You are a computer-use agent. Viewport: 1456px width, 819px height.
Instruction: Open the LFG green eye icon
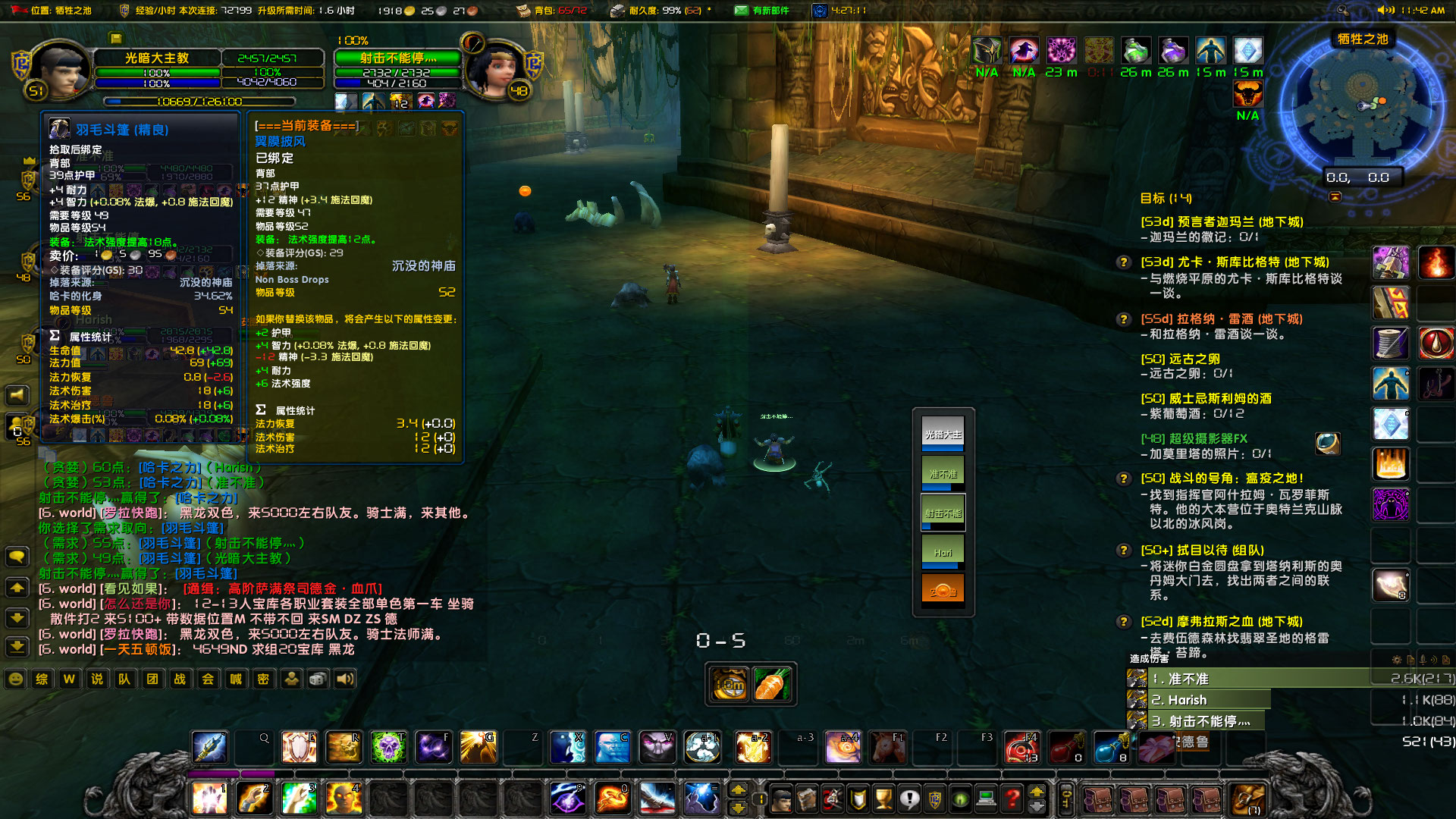click(x=959, y=798)
